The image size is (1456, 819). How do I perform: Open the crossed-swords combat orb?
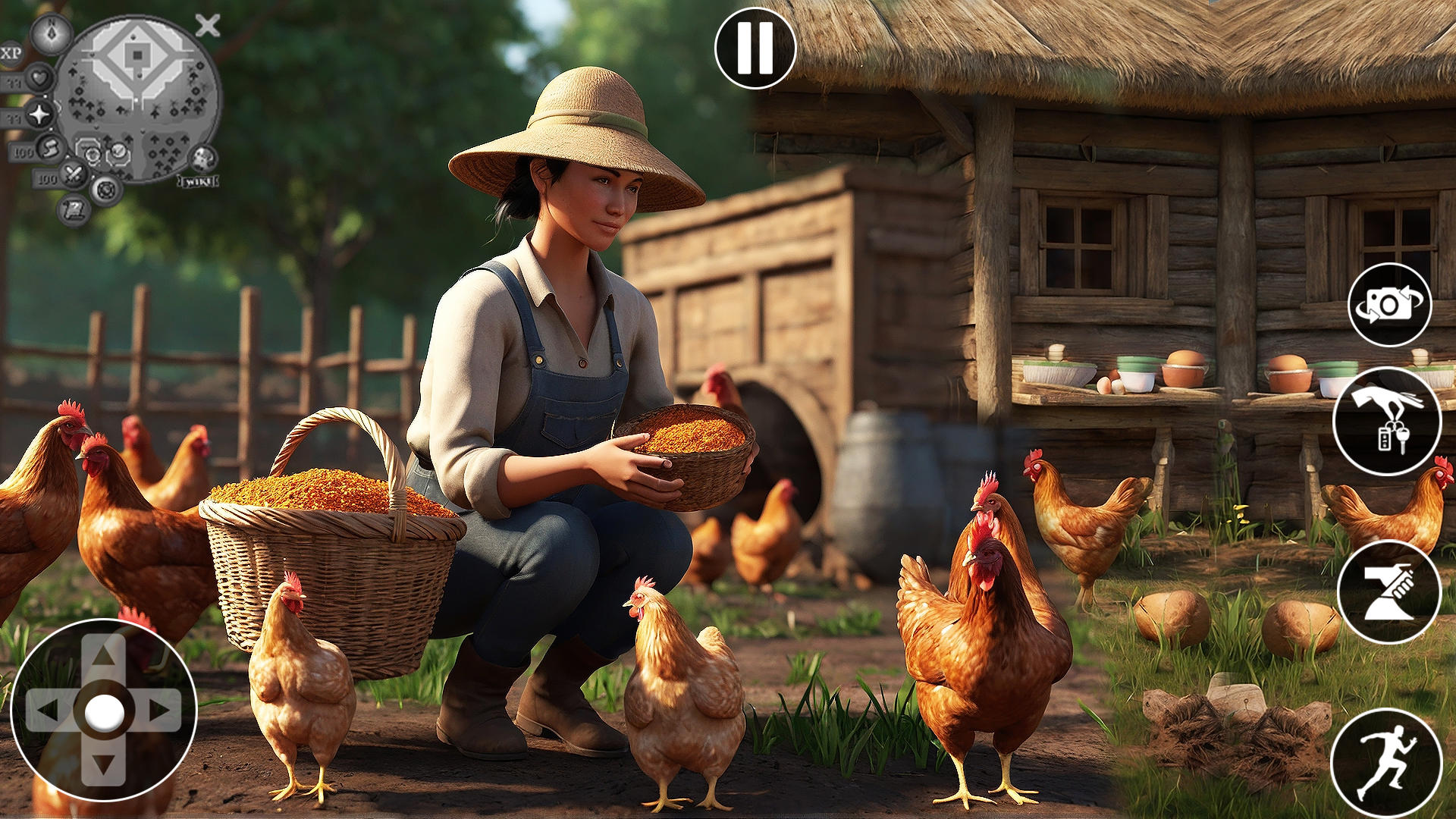click(x=74, y=174)
